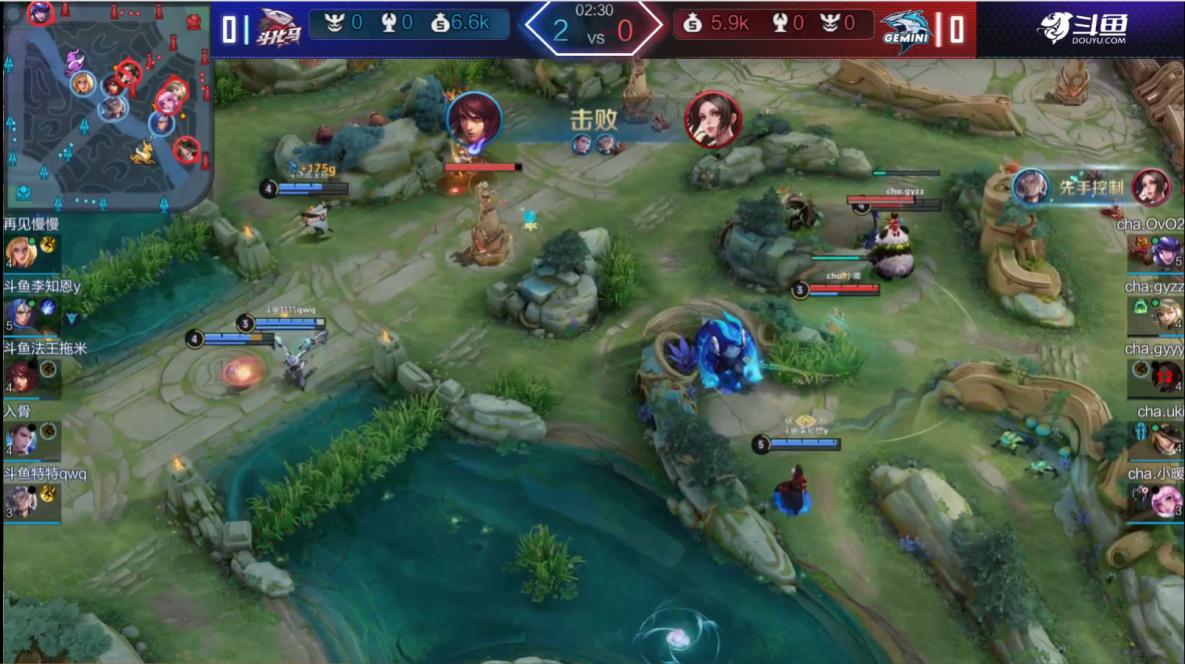Select player 再见慢慢's hero portrait
The image size is (1185, 664).
[x=21, y=252]
